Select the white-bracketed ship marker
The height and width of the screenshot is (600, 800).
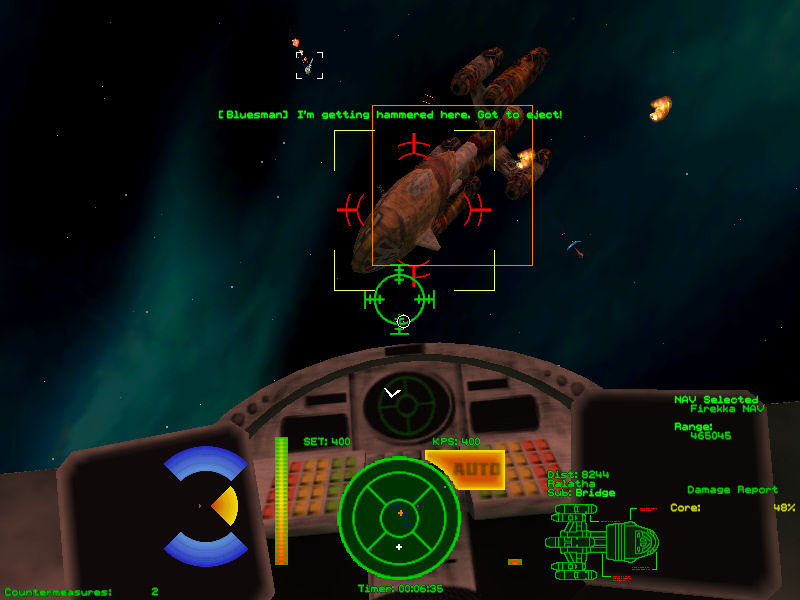tap(309, 65)
